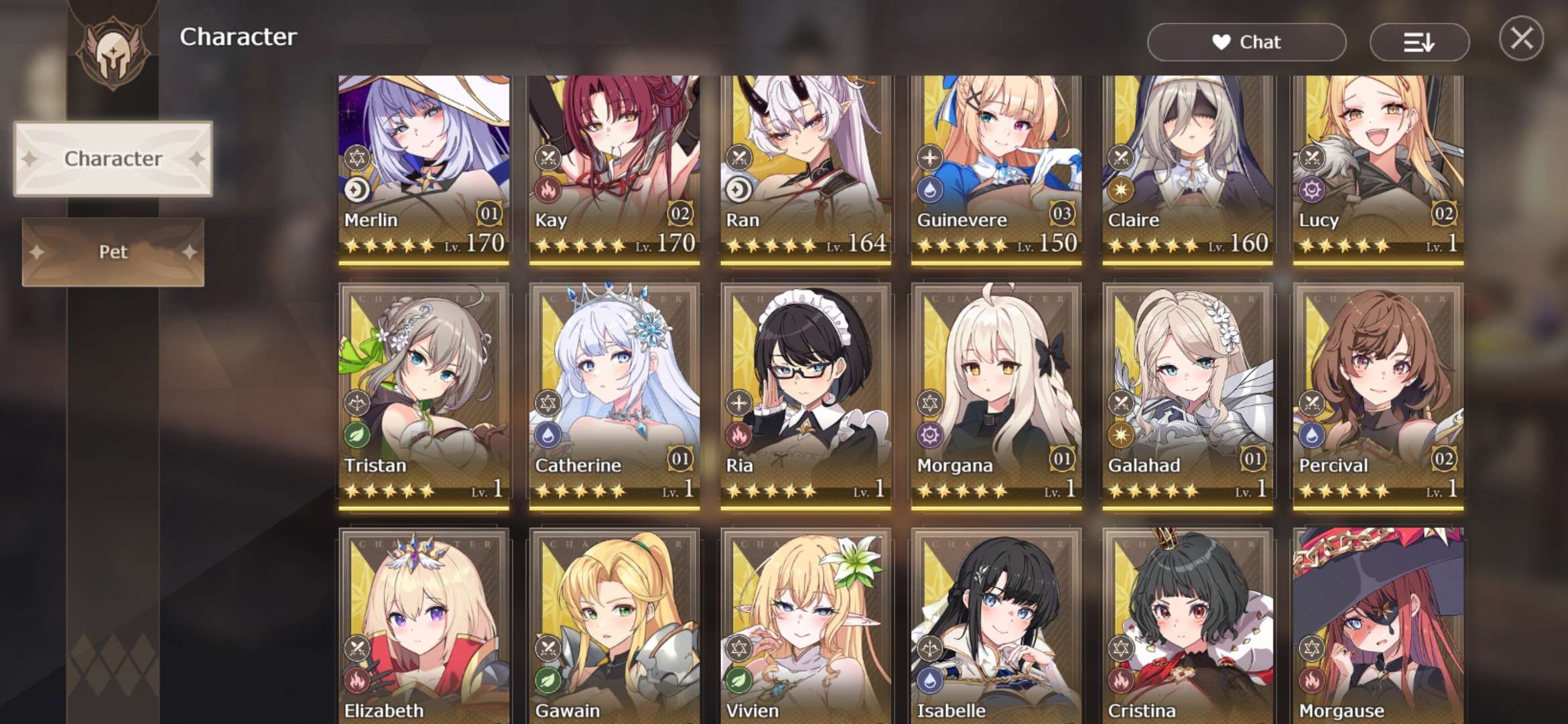Choose Kay's character card
The height and width of the screenshot is (724, 1568).
click(x=614, y=168)
